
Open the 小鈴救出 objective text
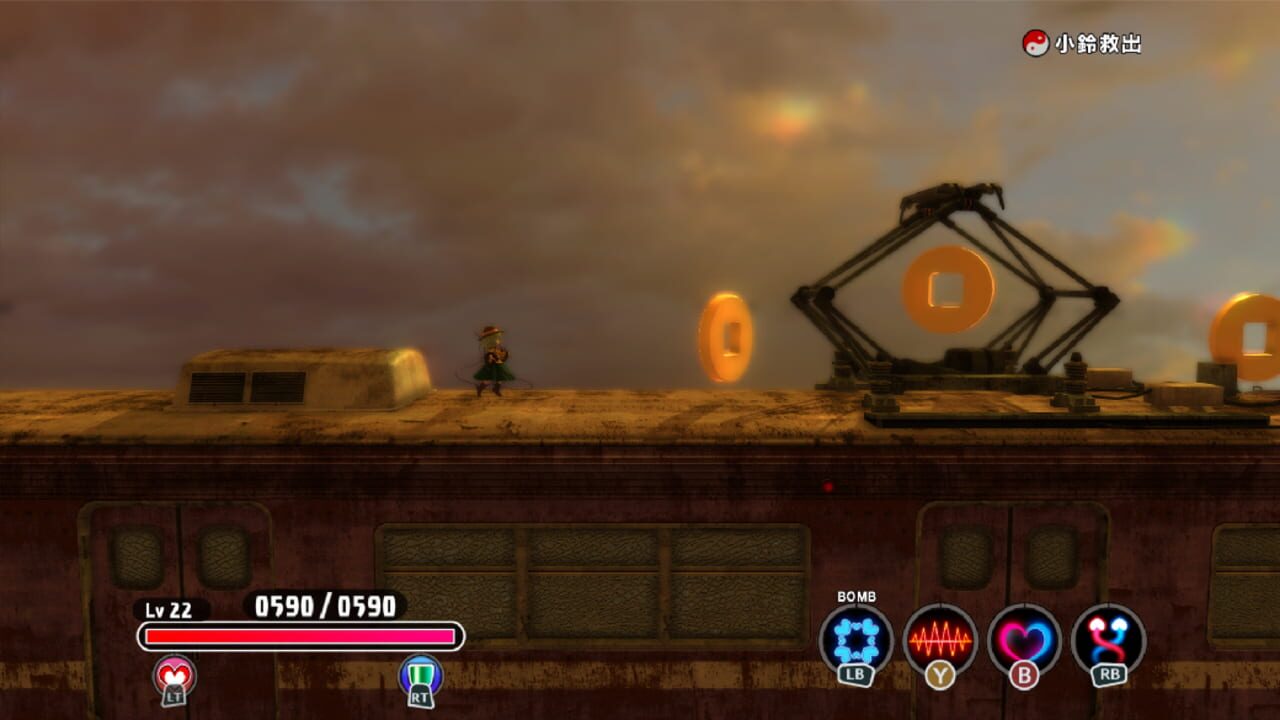(x=1097, y=42)
